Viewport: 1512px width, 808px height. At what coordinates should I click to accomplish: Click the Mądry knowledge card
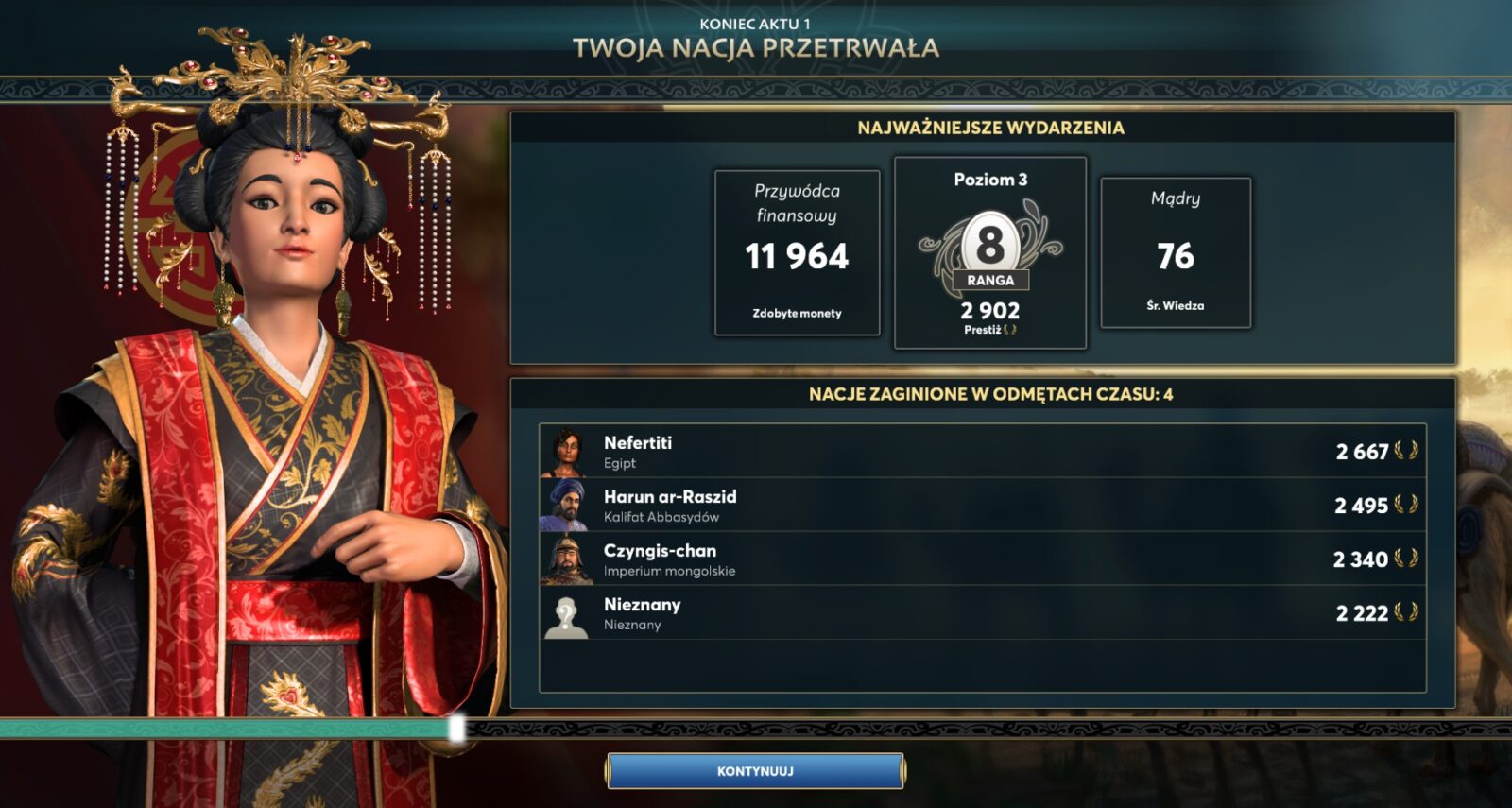pyautogui.click(x=1176, y=253)
